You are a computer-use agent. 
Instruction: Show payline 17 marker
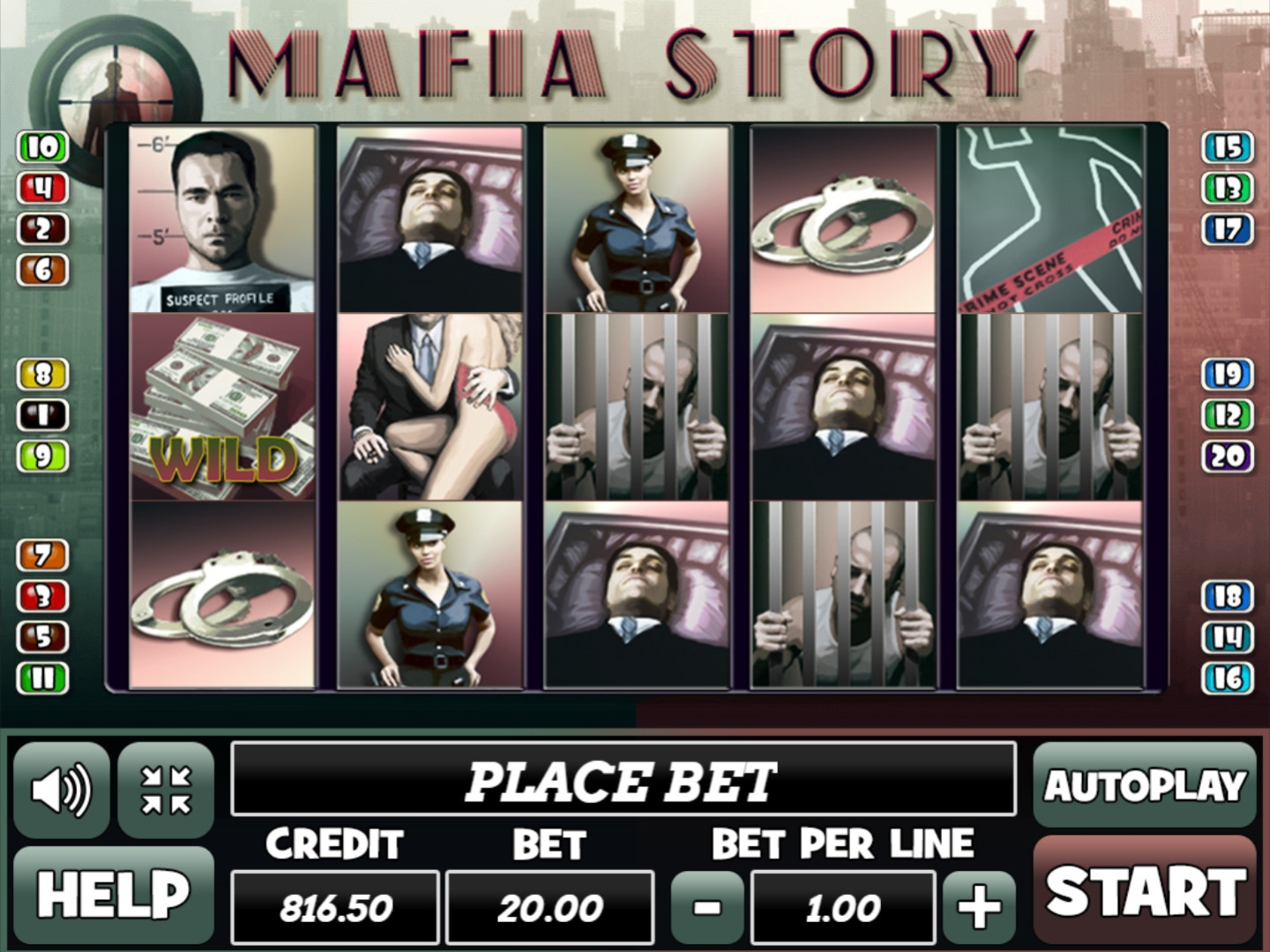[1228, 229]
